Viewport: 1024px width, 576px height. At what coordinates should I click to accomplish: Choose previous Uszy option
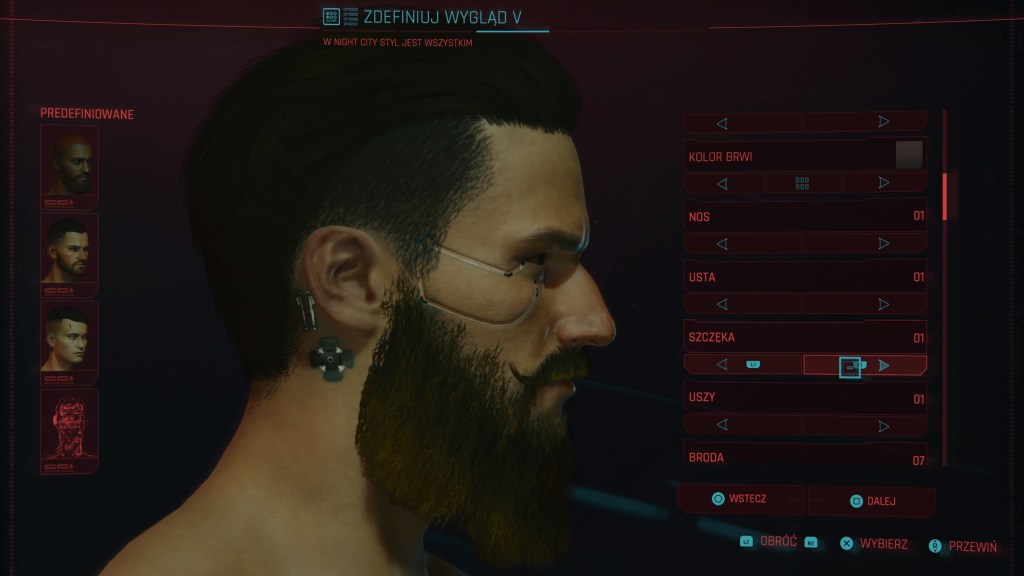coord(722,426)
